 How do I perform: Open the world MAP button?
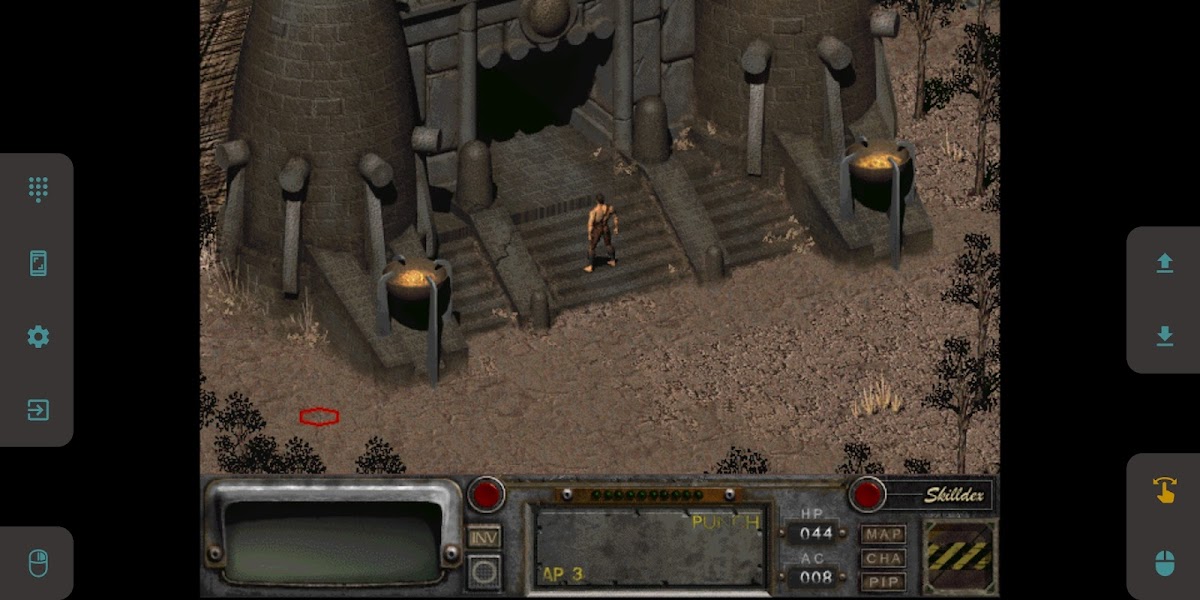click(x=883, y=534)
